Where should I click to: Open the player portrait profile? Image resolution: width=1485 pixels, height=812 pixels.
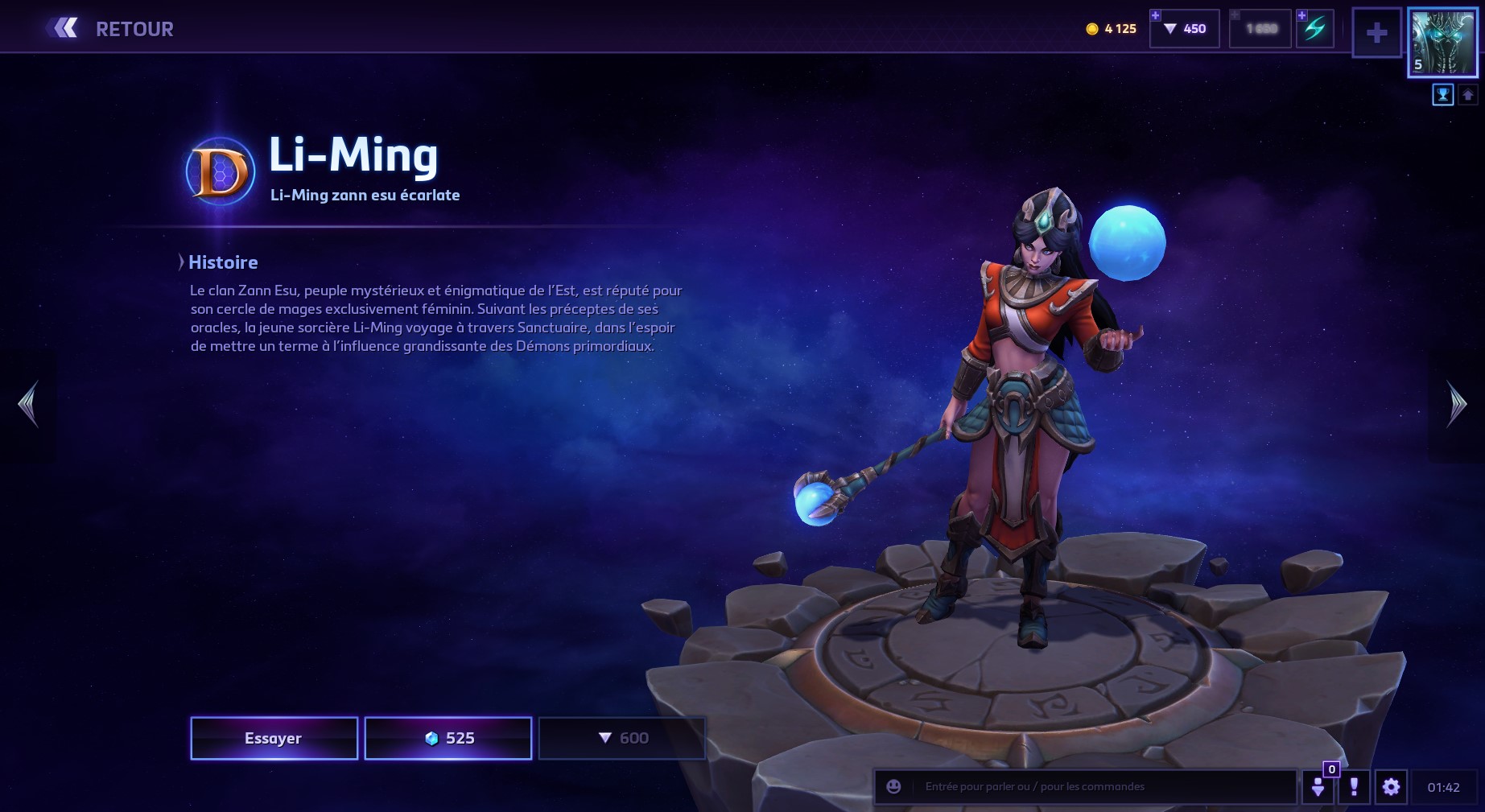[1442, 43]
